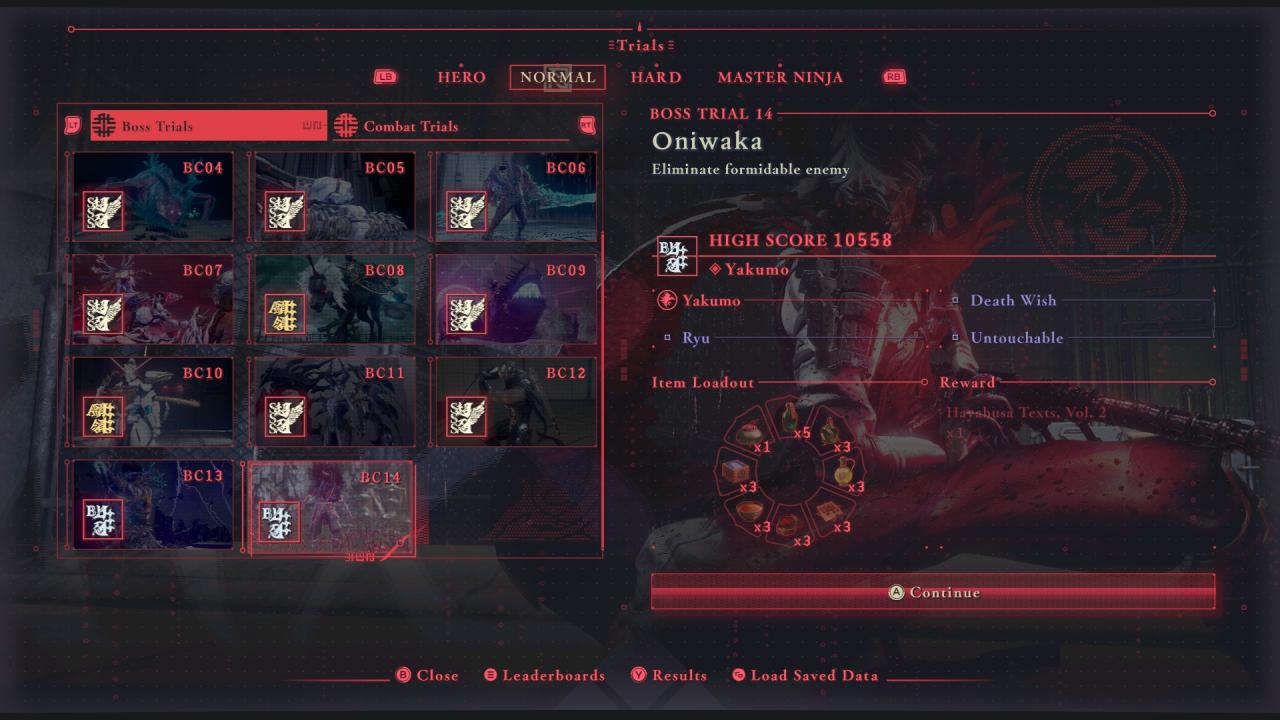
Task: Open the BC13 trial tile
Action: pyautogui.click(x=153, y=505)
